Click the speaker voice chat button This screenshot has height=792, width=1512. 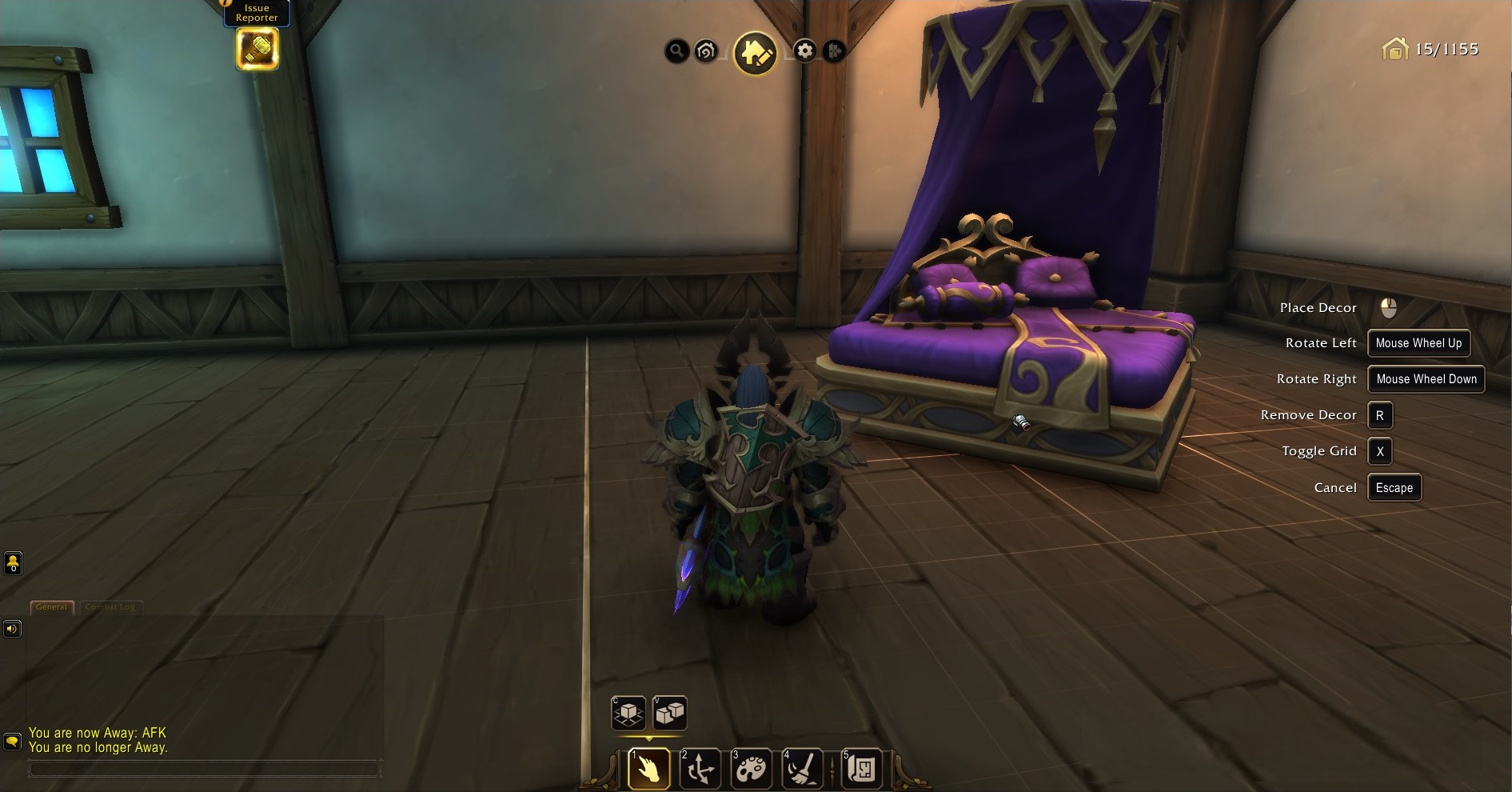(x=12, y=629)
